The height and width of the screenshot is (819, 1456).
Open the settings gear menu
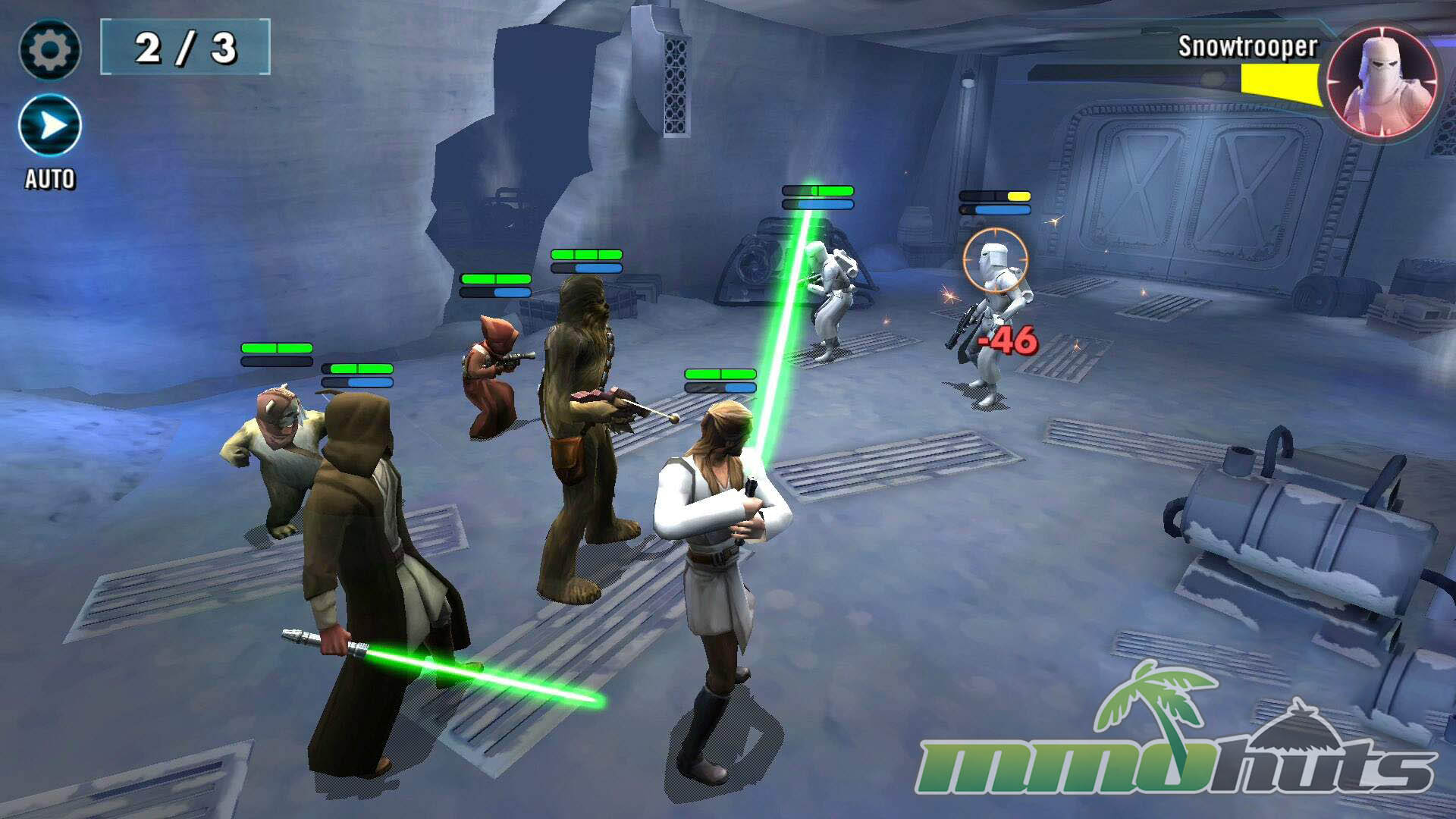[x=49, y=50]
